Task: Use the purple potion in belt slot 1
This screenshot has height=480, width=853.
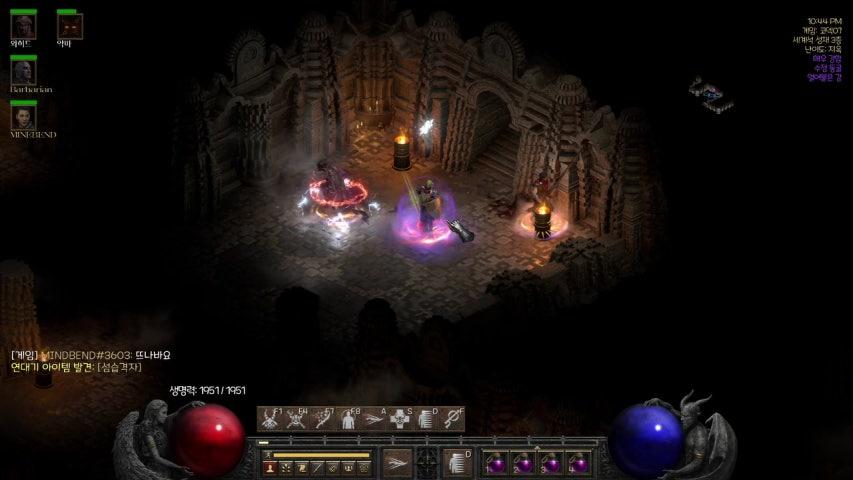Action: pos(497,463)
